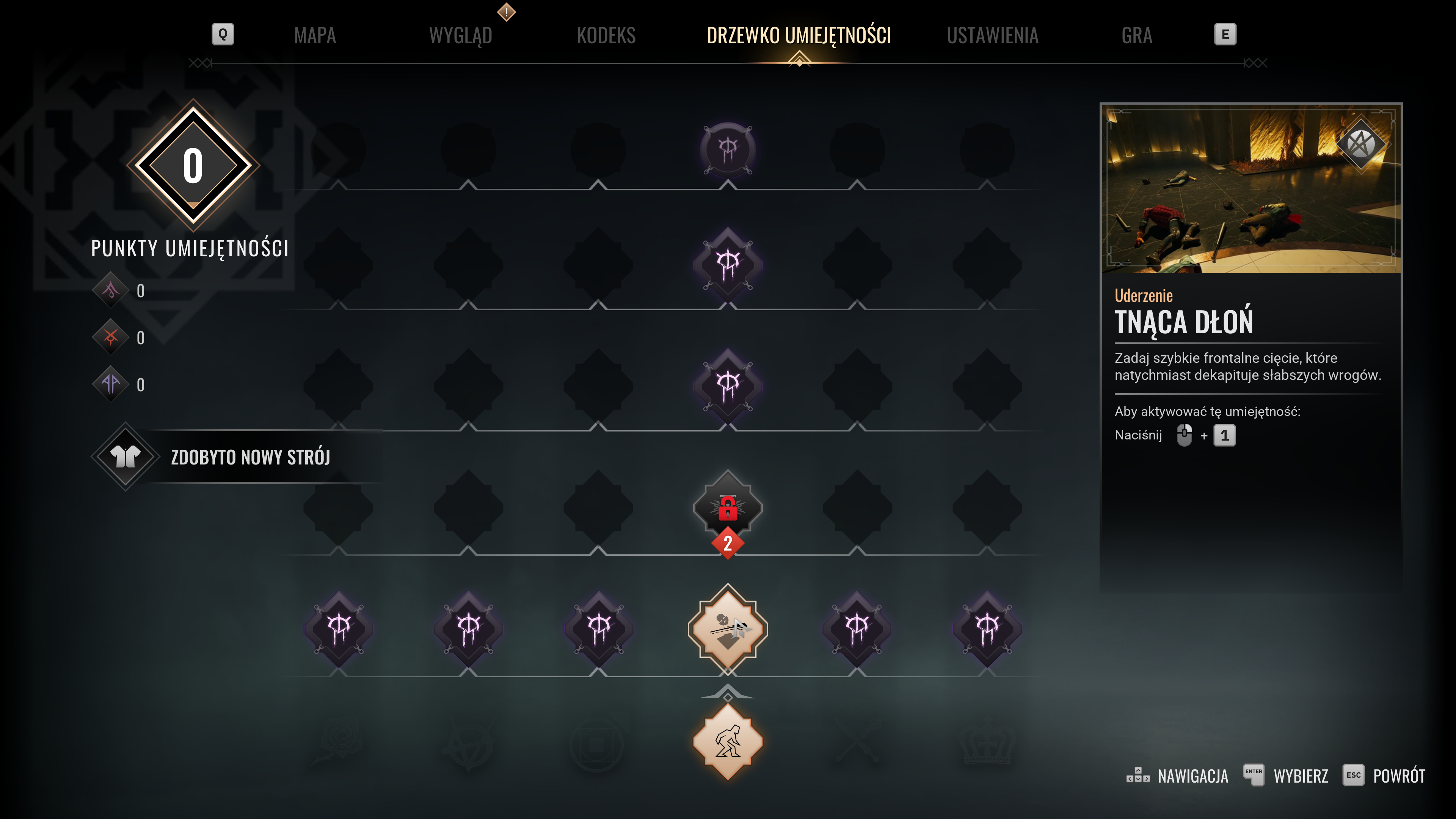Switch to the GRA tab

(x=1137, y=36)
